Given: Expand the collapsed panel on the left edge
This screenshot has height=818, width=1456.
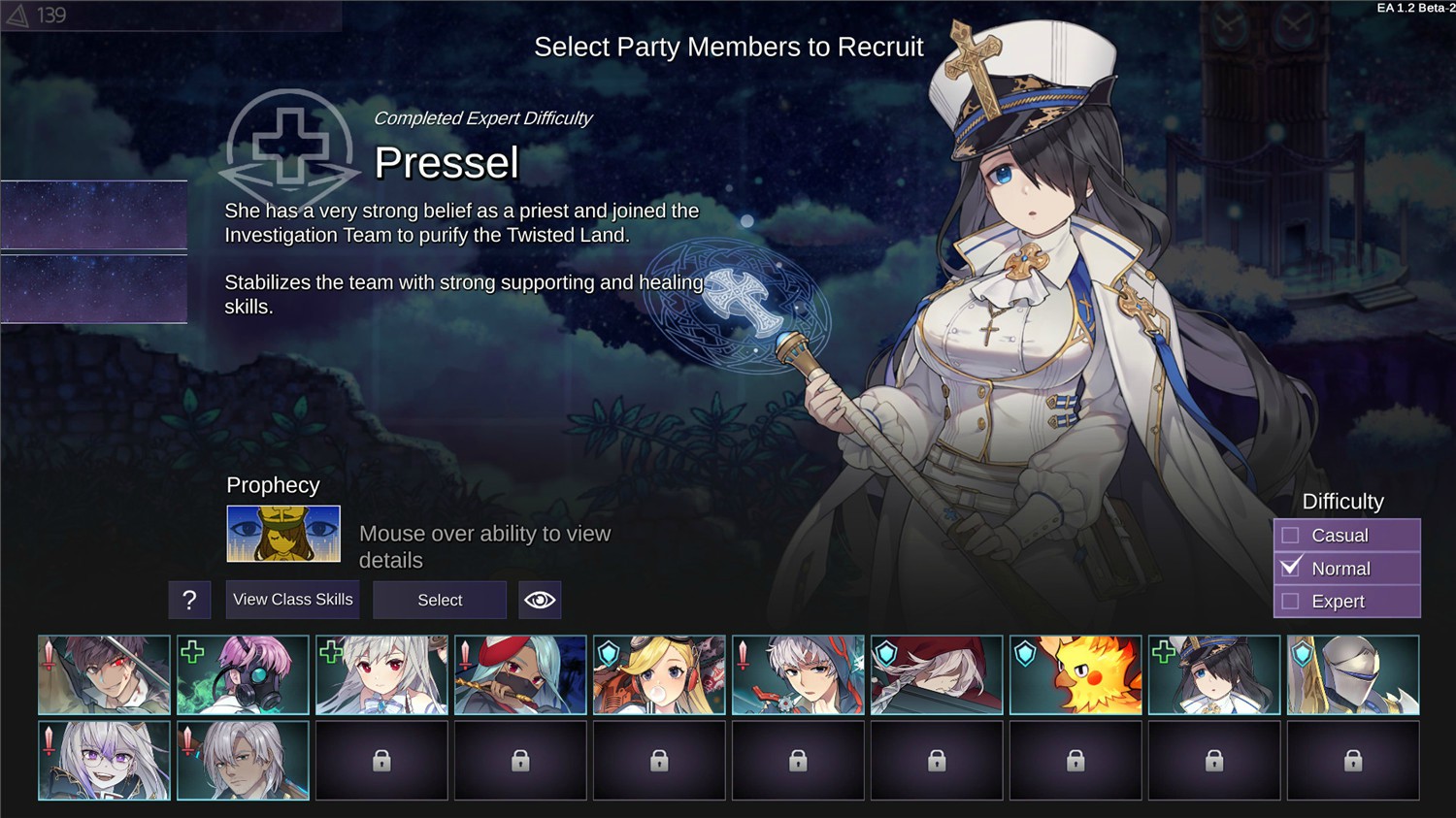Looking at the screenshot, I should pyautogui.click(x=93, y=214).
